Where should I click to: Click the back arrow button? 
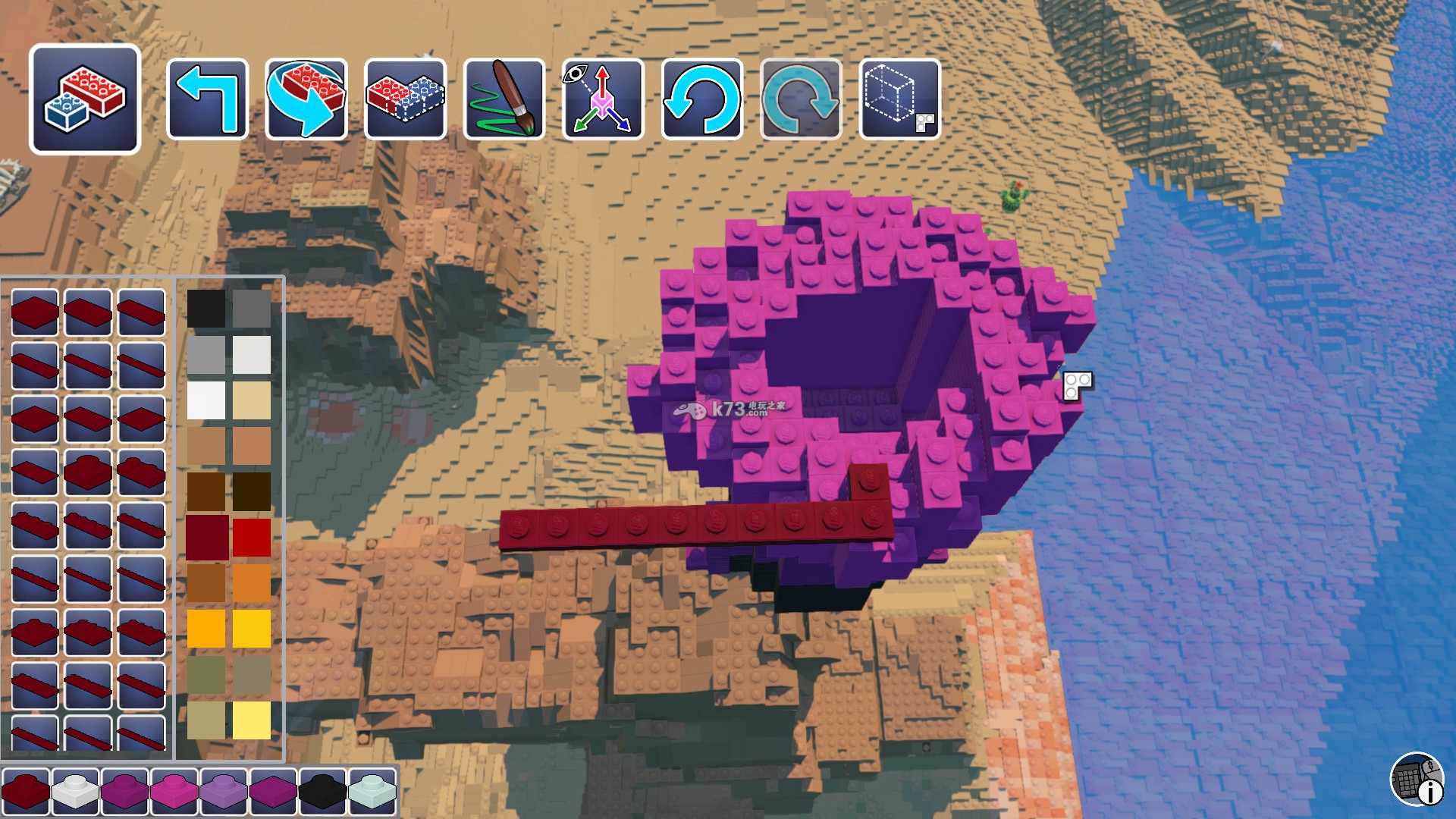[x=207, y=99]
